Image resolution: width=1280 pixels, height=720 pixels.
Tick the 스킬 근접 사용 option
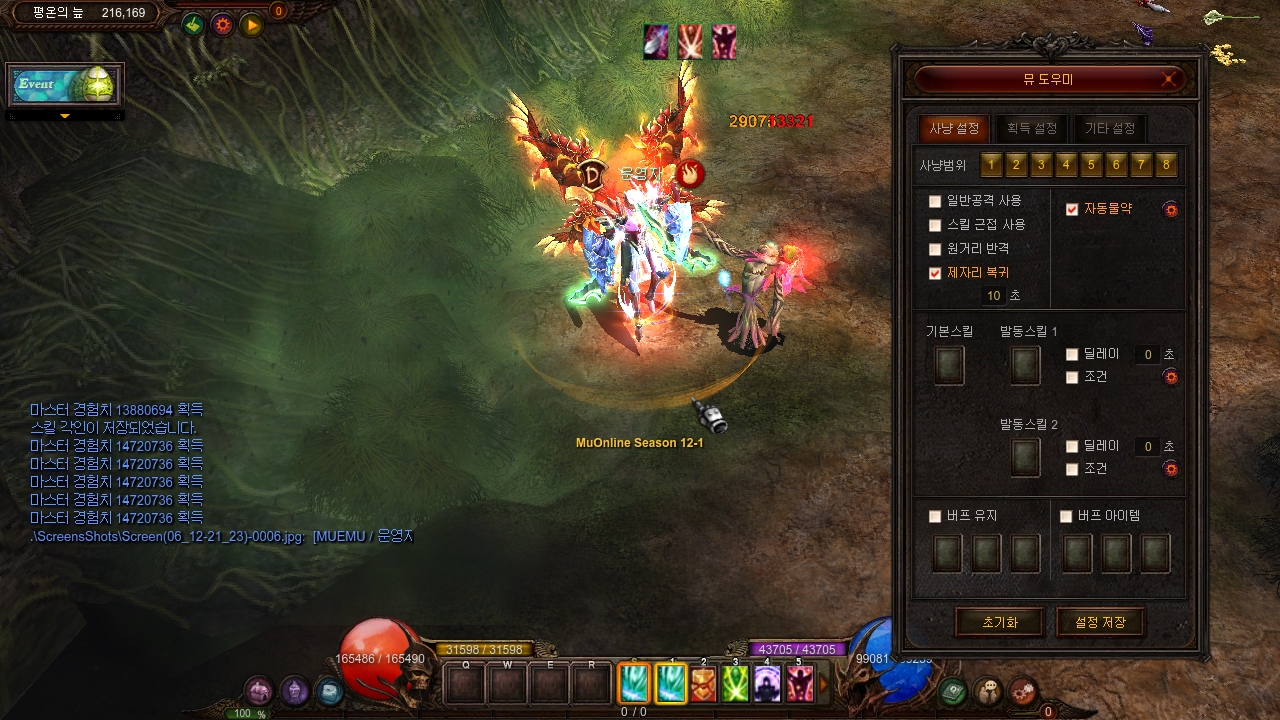tap(935, 225)
